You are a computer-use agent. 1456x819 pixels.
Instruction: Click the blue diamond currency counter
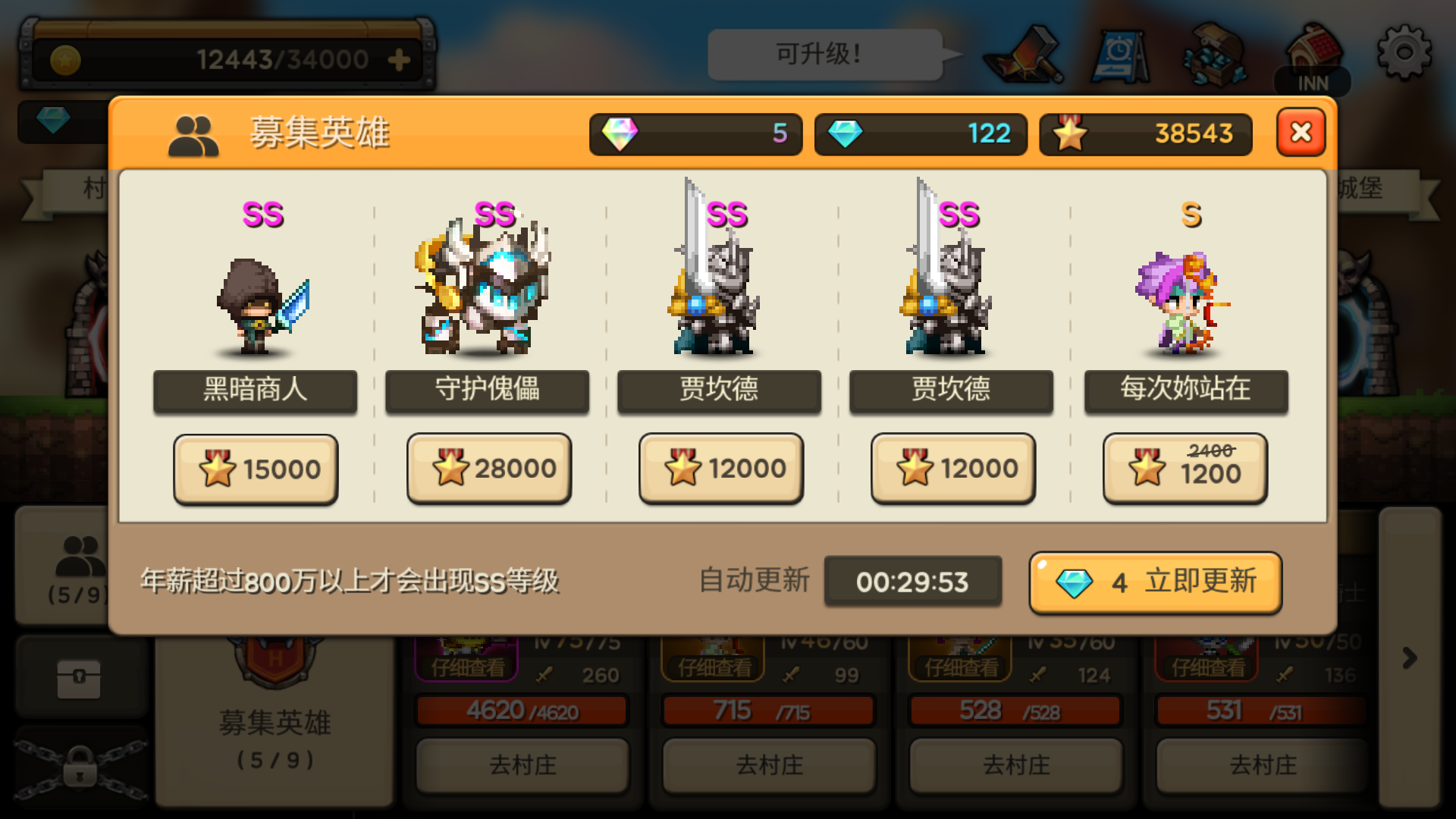tap(920, 134)
